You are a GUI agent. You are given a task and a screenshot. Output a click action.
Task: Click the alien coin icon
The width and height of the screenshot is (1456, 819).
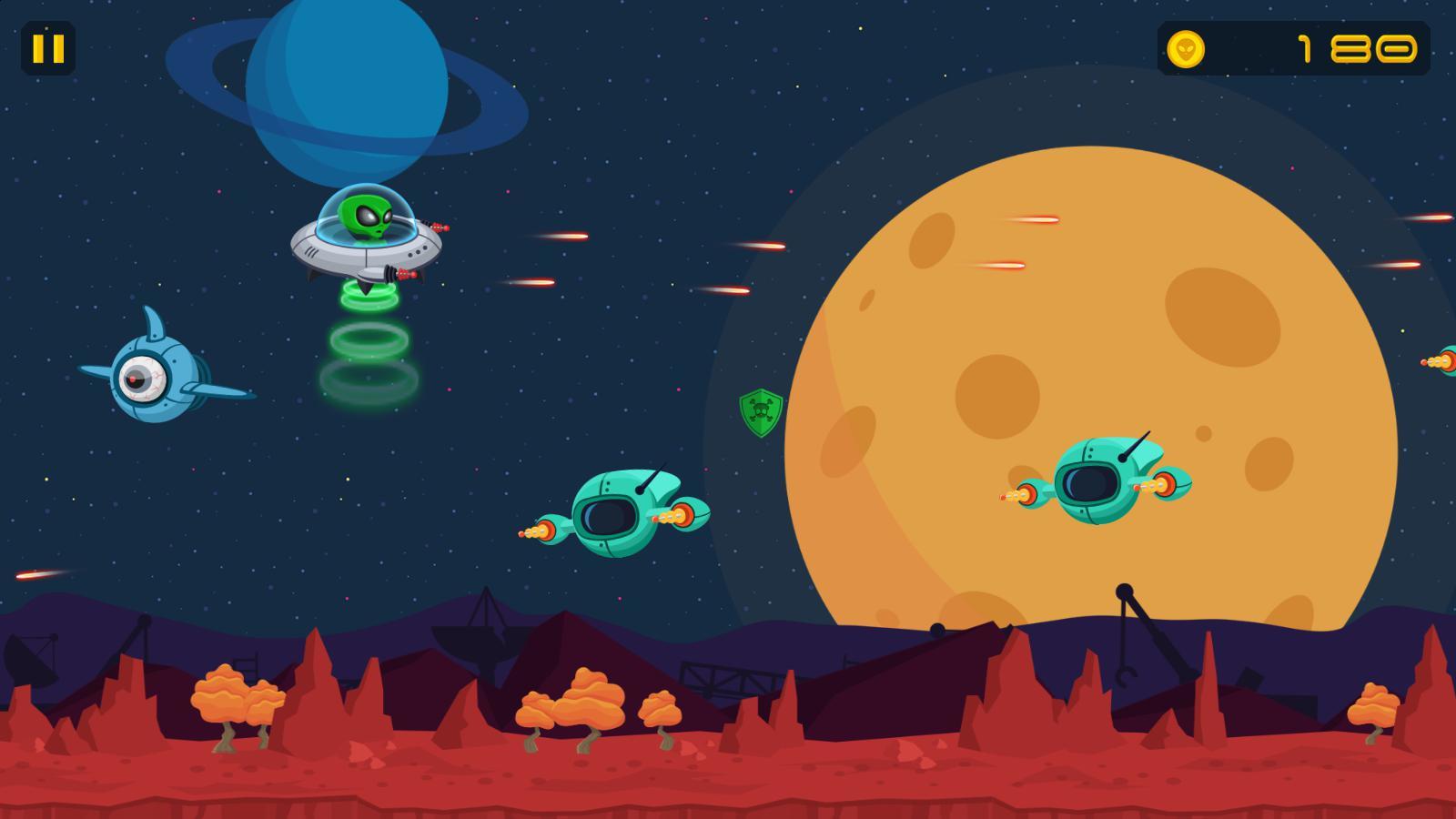tap(1185, 50)
